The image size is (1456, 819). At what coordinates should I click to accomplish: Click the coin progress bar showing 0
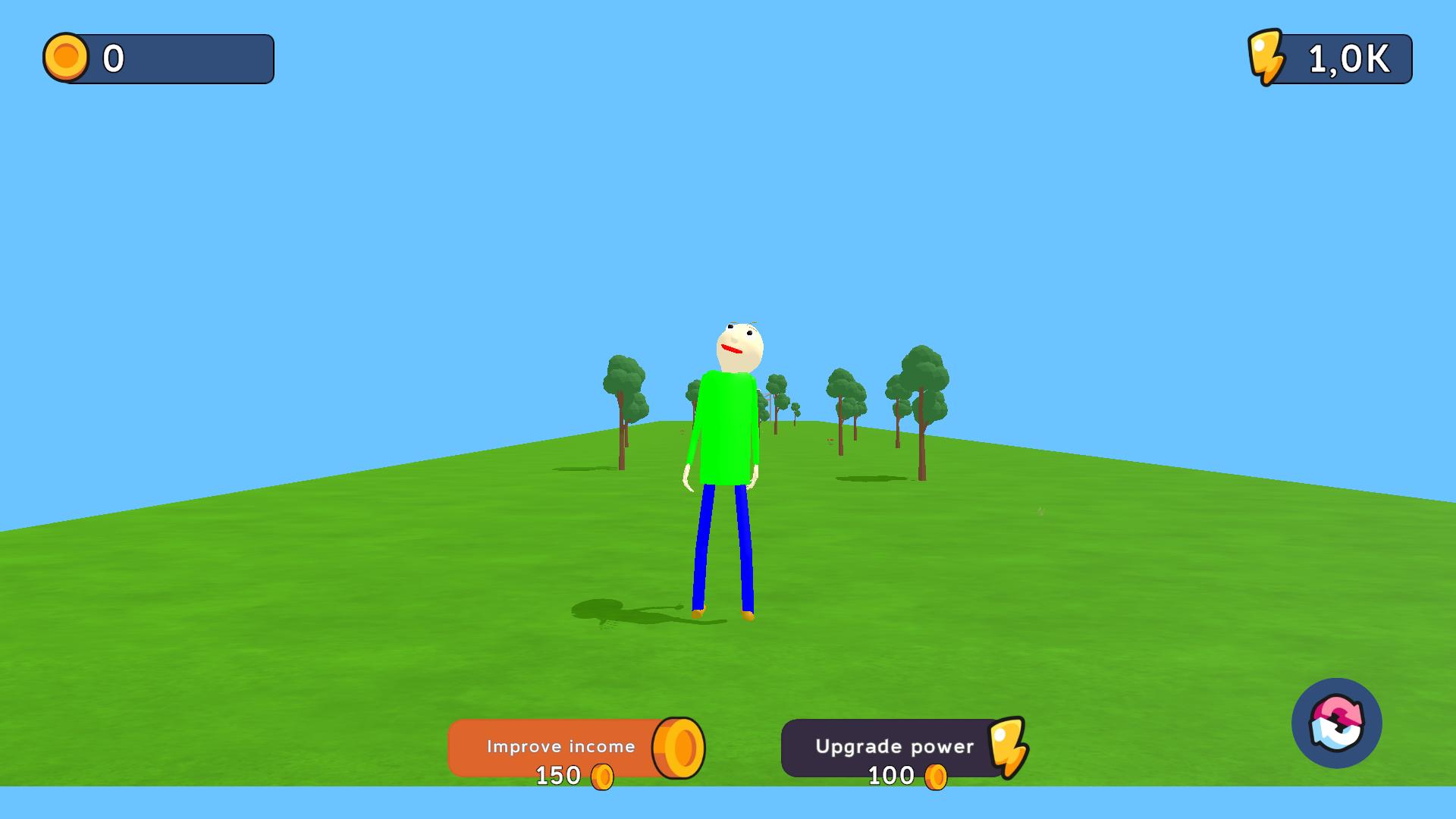[158, 59]
